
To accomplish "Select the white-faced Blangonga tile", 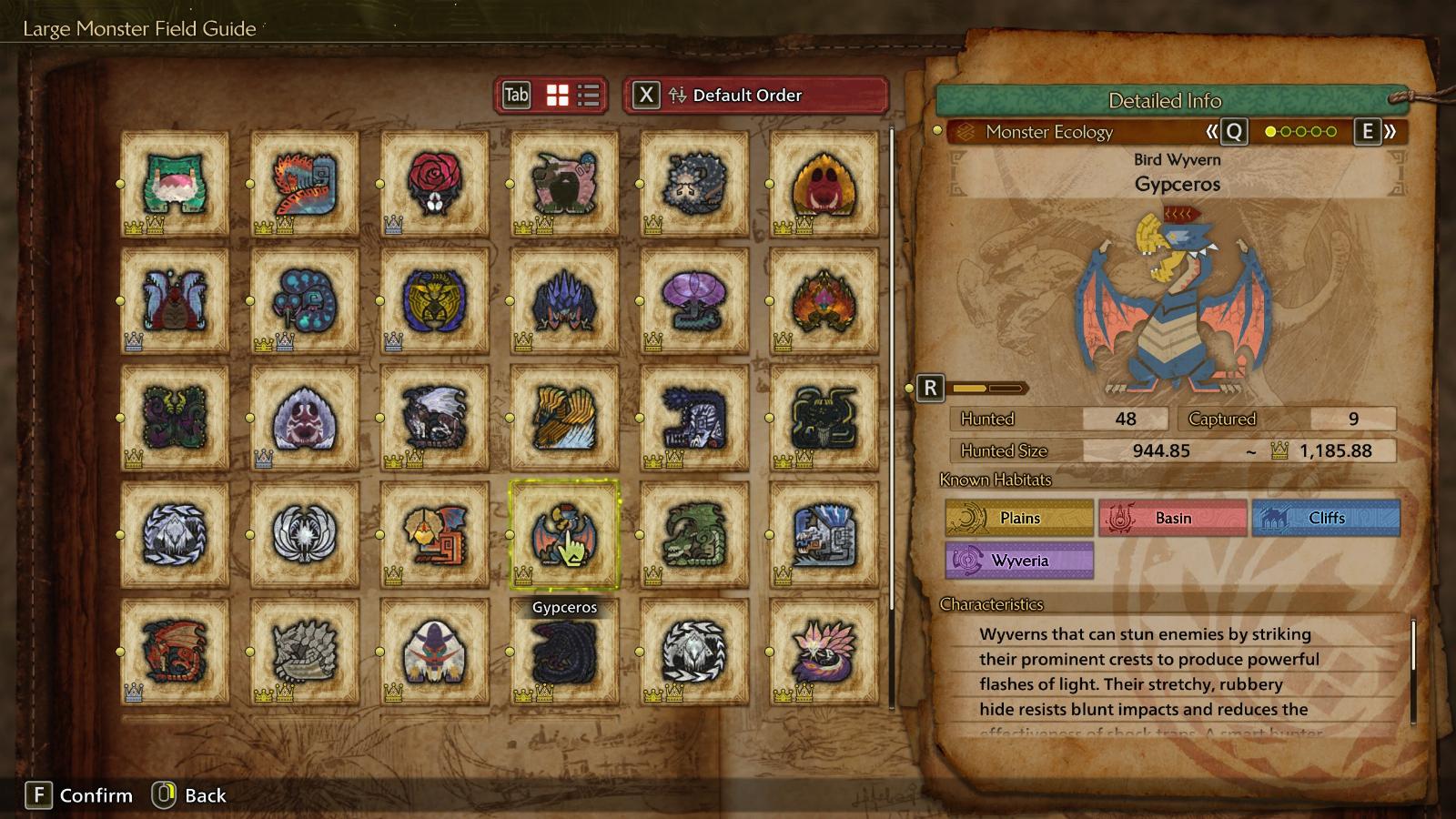I will tap(435, 651).
